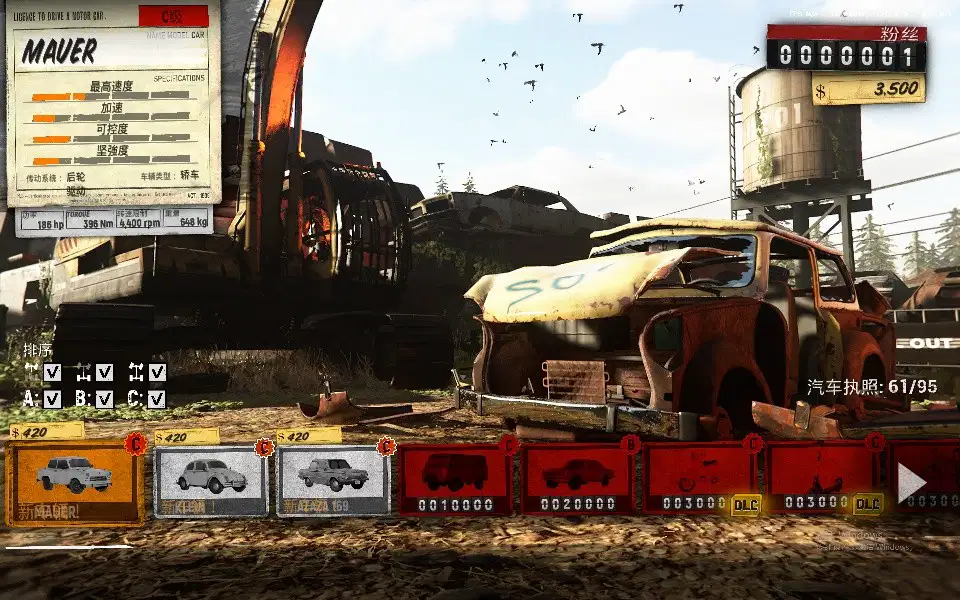Uncheck the class C filter
This screenshot has height=600, width=960.
[x=157, y=399]
